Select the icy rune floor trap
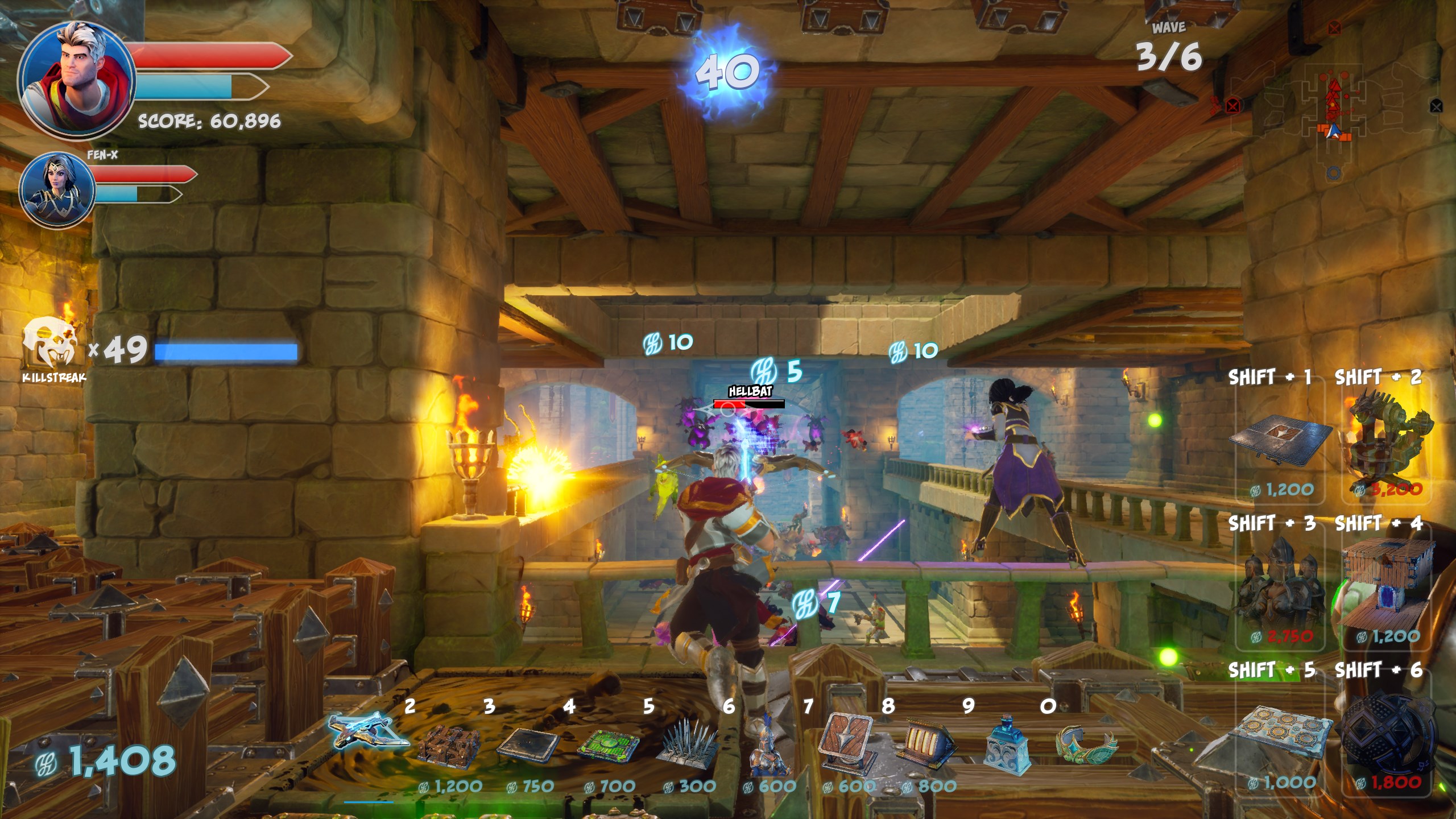Viewport: 1456px width, 819px height. tap(1280, 734)
